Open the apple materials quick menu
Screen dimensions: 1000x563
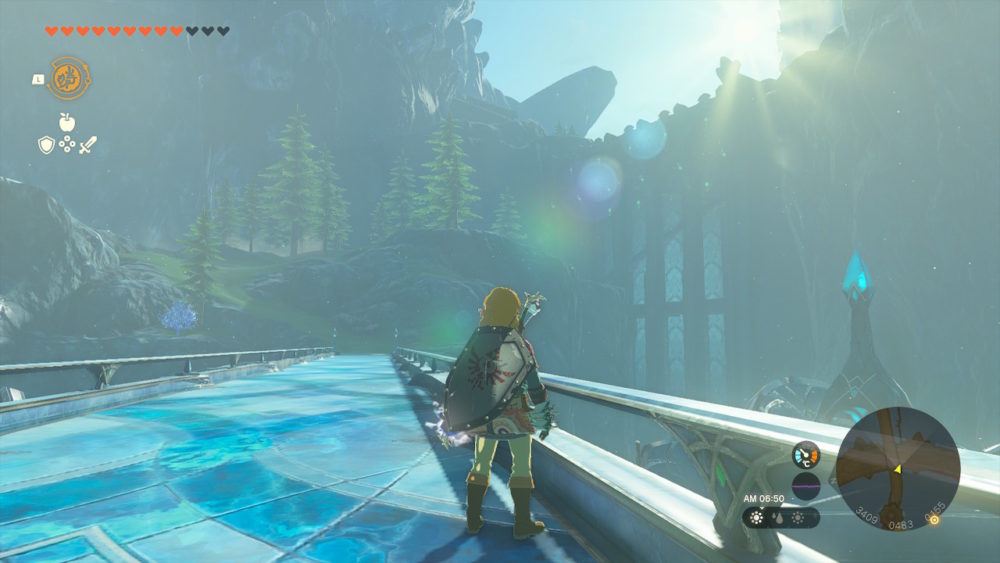pos(67,122)
